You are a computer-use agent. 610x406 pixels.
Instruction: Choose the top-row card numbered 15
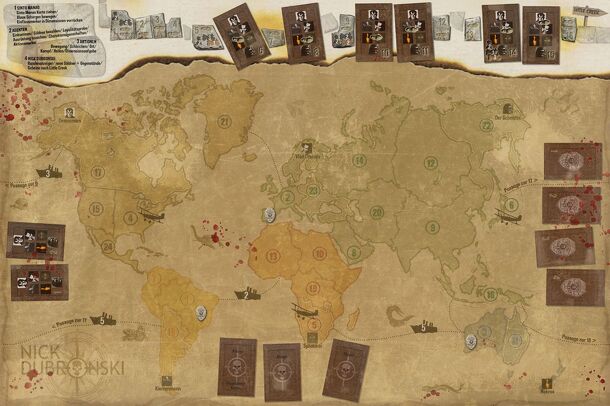540,28
